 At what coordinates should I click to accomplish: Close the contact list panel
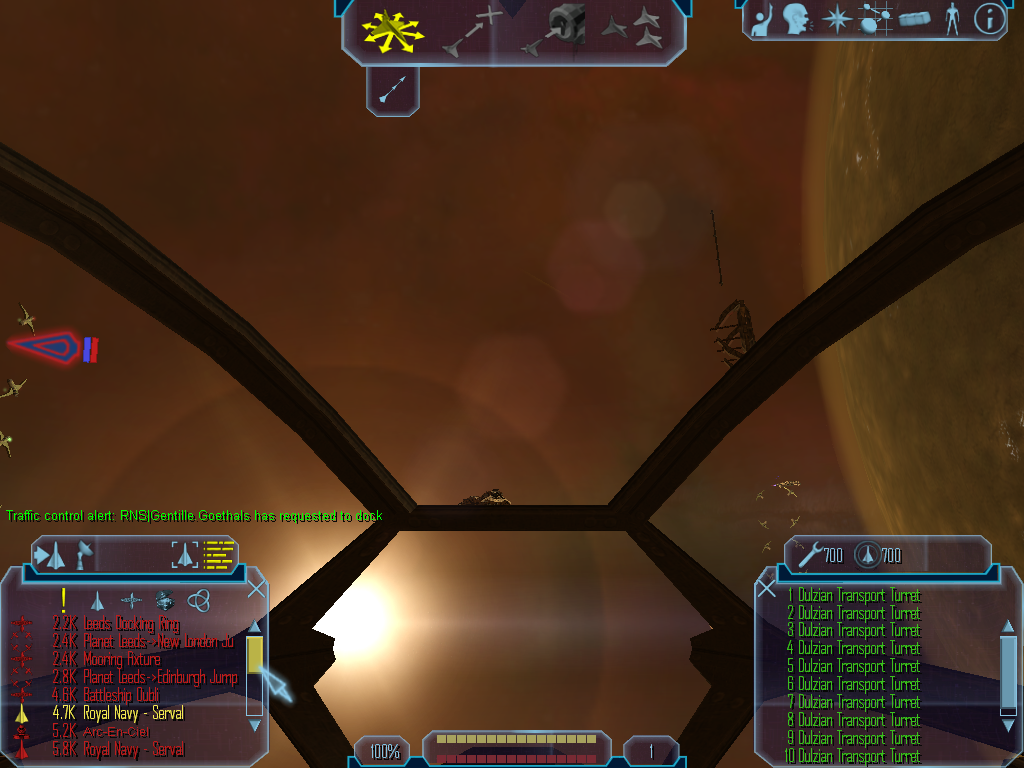click(256, 588)
